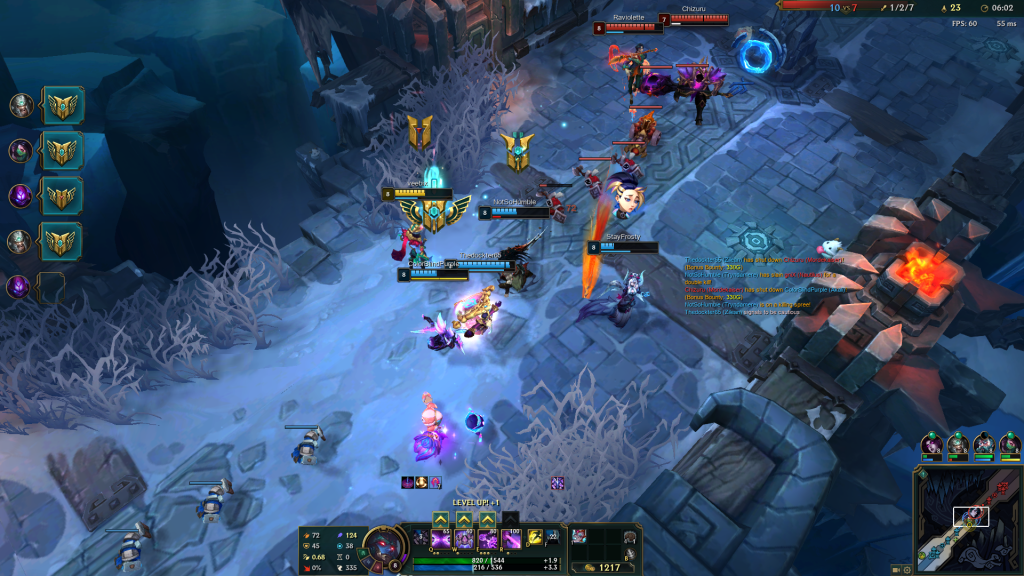Level up the W ability arrow
Image resolution: width=1024 pixels, height=576 pixels.
point(464,519)
